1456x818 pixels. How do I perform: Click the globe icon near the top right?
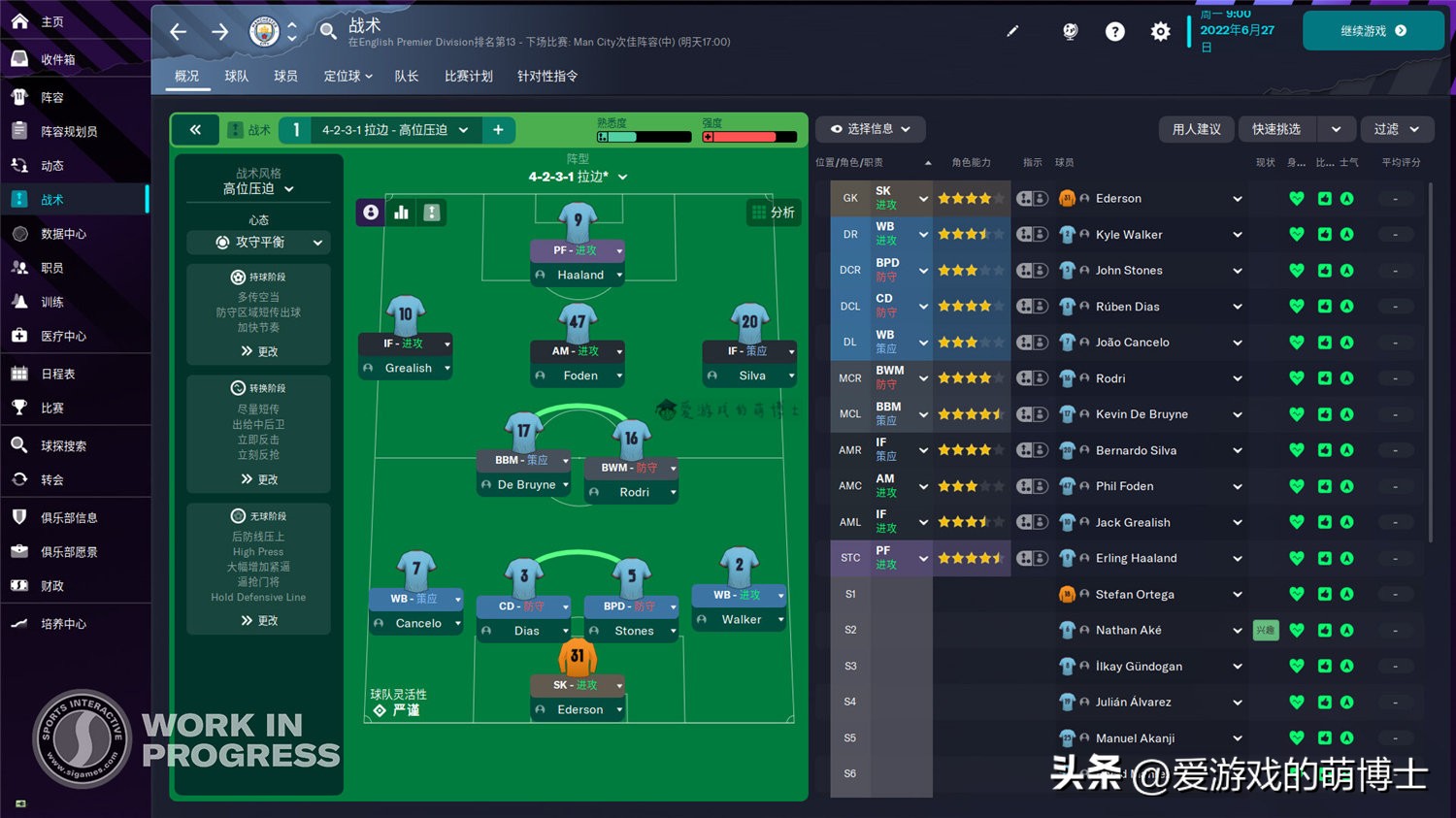click(x=1070, y=31)
